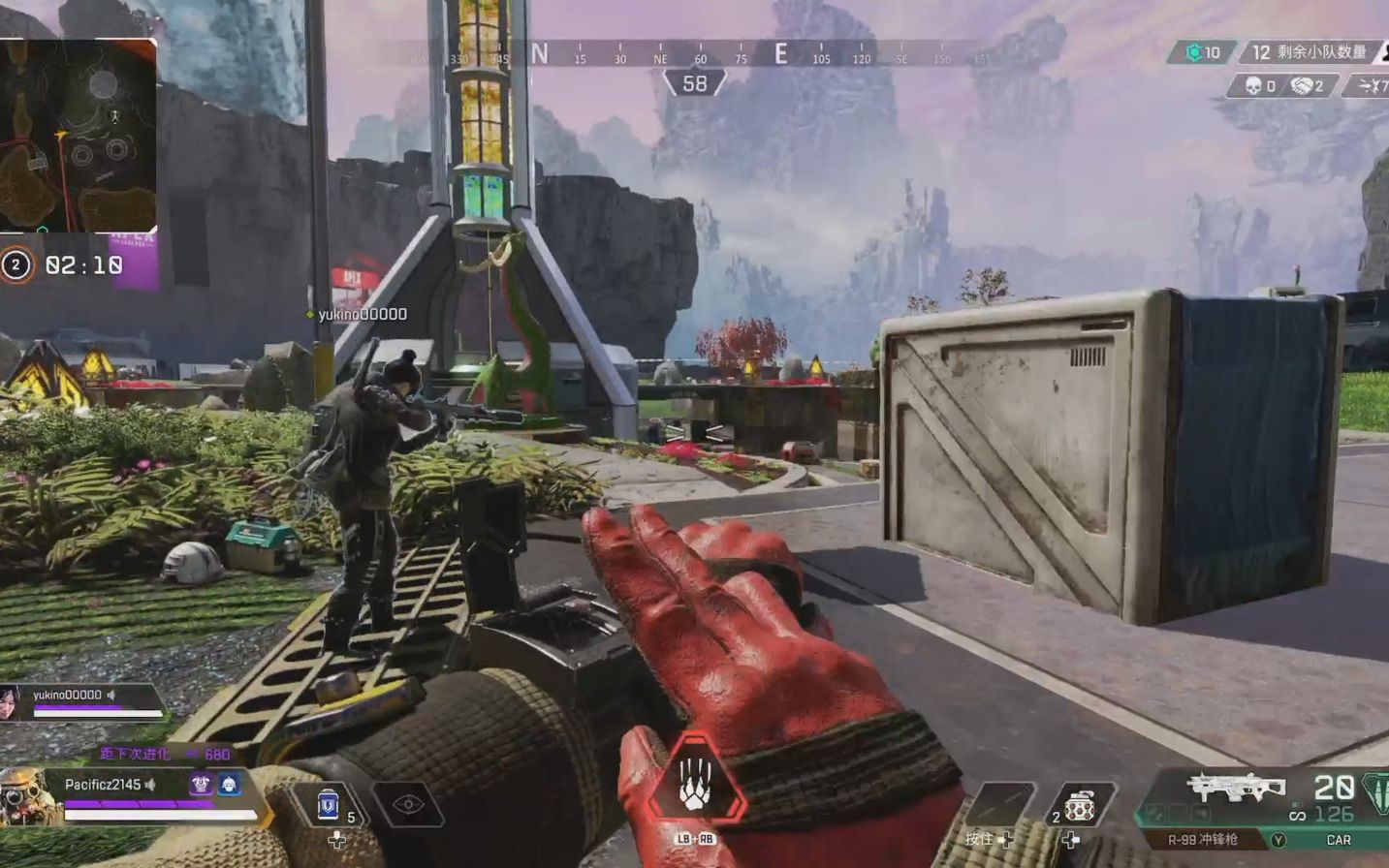Select the thermite grenade ordnance slot
Viewport: 1389px width, 868px height.
click(x=1078, y=806)
